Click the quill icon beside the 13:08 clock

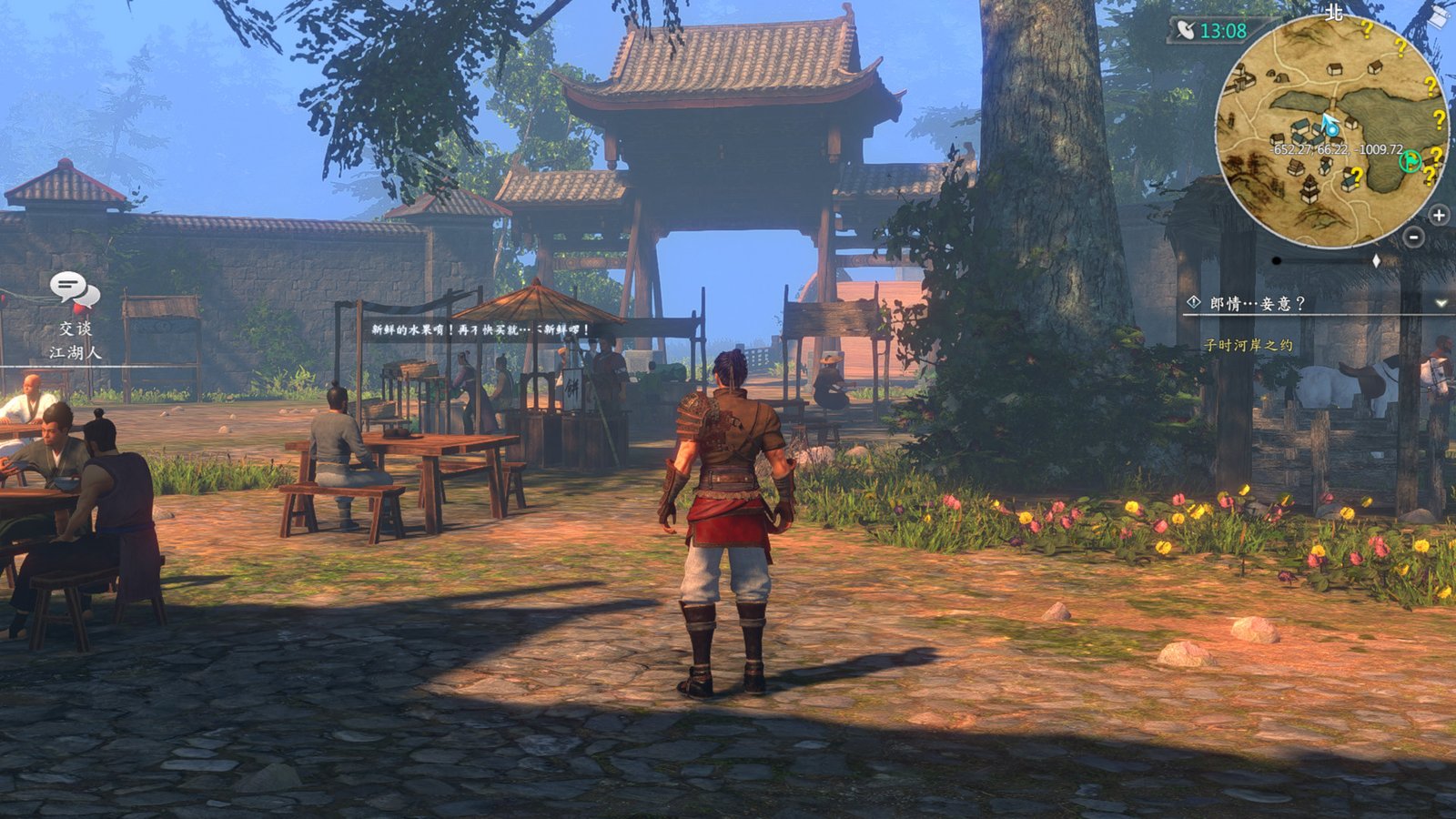(x=1187, y=31)
